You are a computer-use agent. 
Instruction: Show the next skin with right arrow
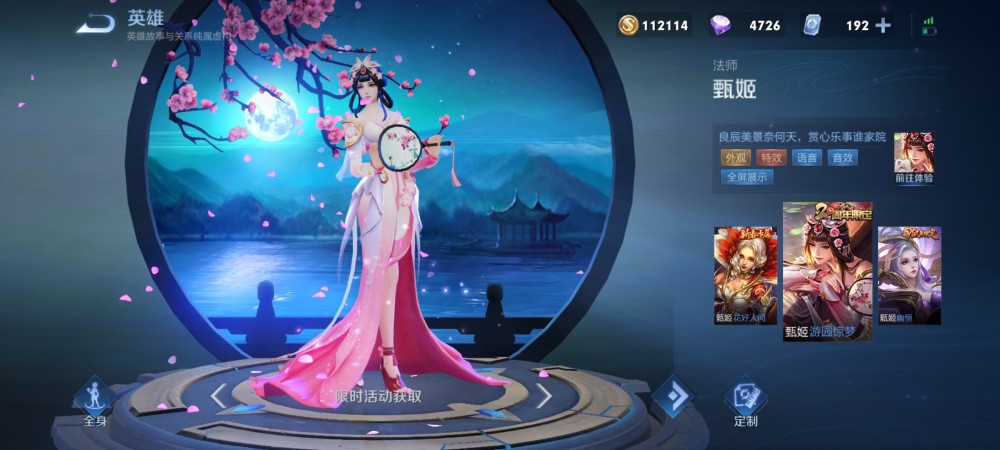(x=544, y=397)
